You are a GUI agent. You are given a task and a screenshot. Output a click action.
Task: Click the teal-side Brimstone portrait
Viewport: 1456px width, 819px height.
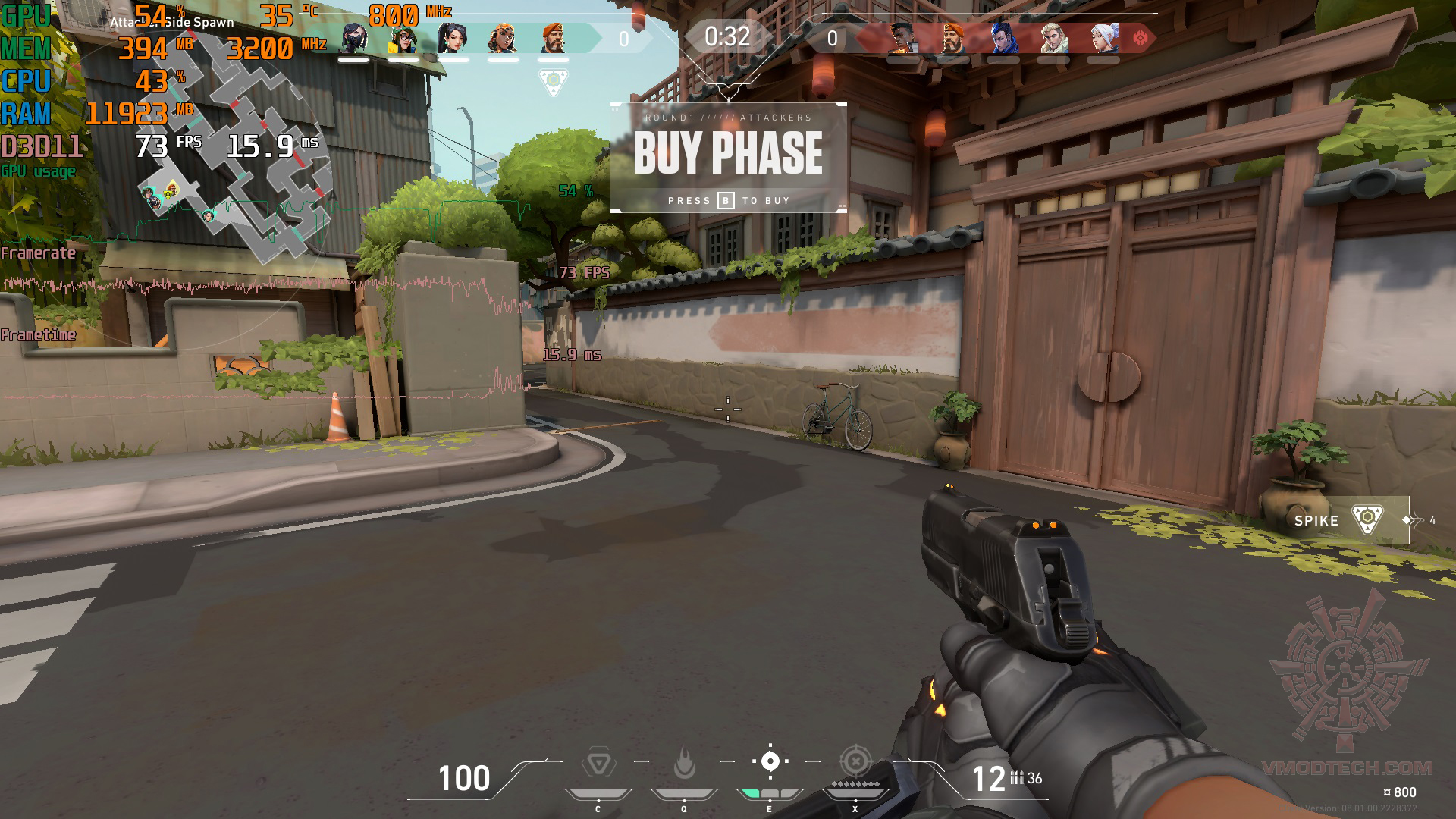click(553, 37)
